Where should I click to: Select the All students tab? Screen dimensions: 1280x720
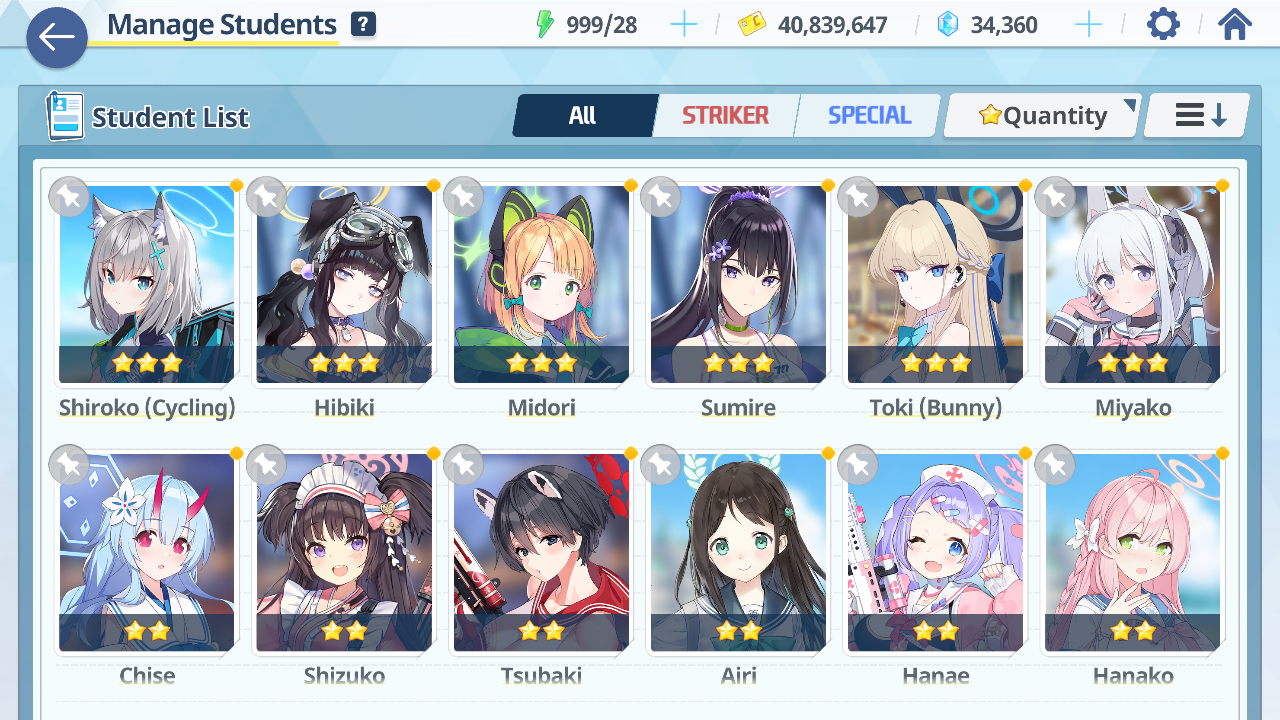coord(584,115)
